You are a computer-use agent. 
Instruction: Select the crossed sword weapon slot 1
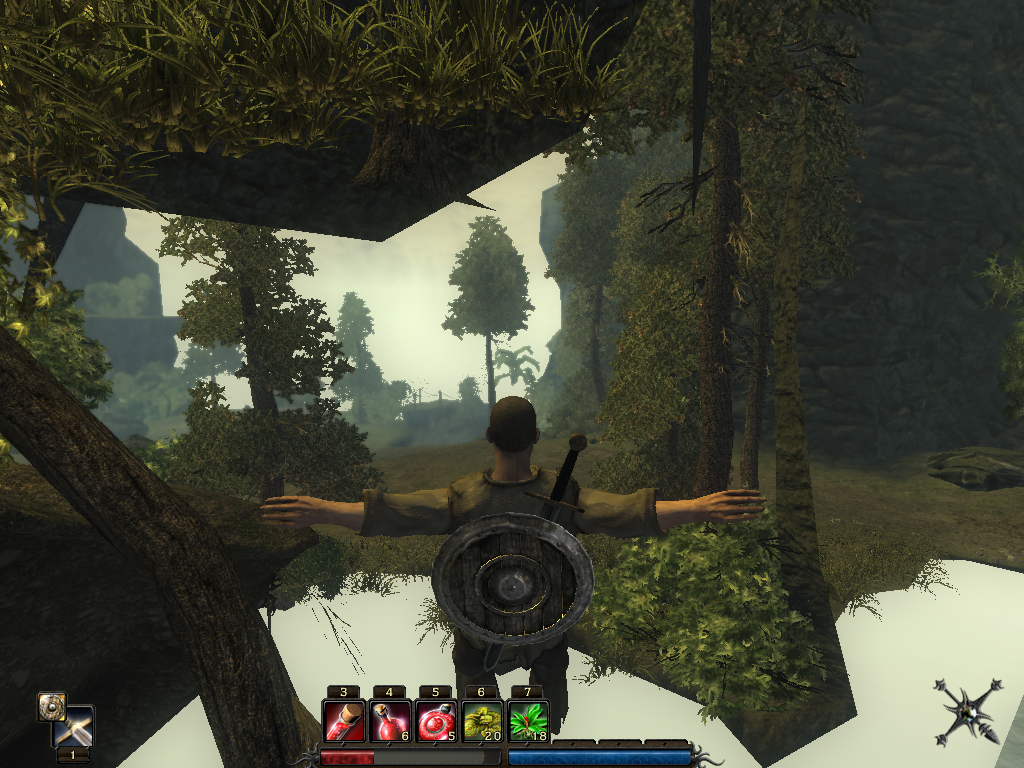[x=76, y=728]
